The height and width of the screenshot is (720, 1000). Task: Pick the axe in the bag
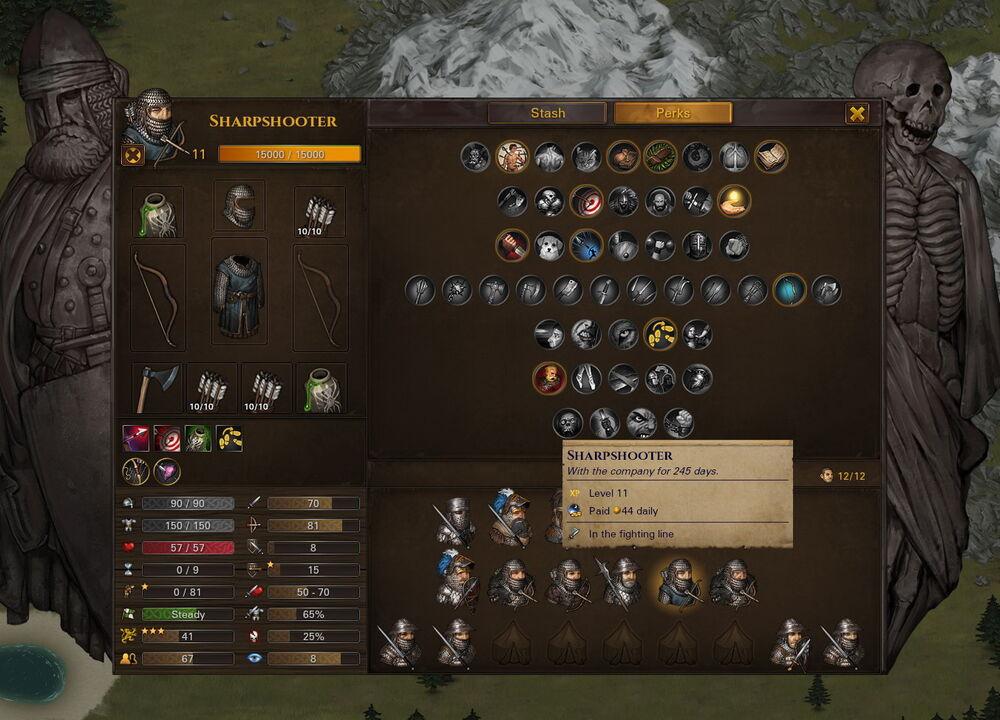[157, 387]
